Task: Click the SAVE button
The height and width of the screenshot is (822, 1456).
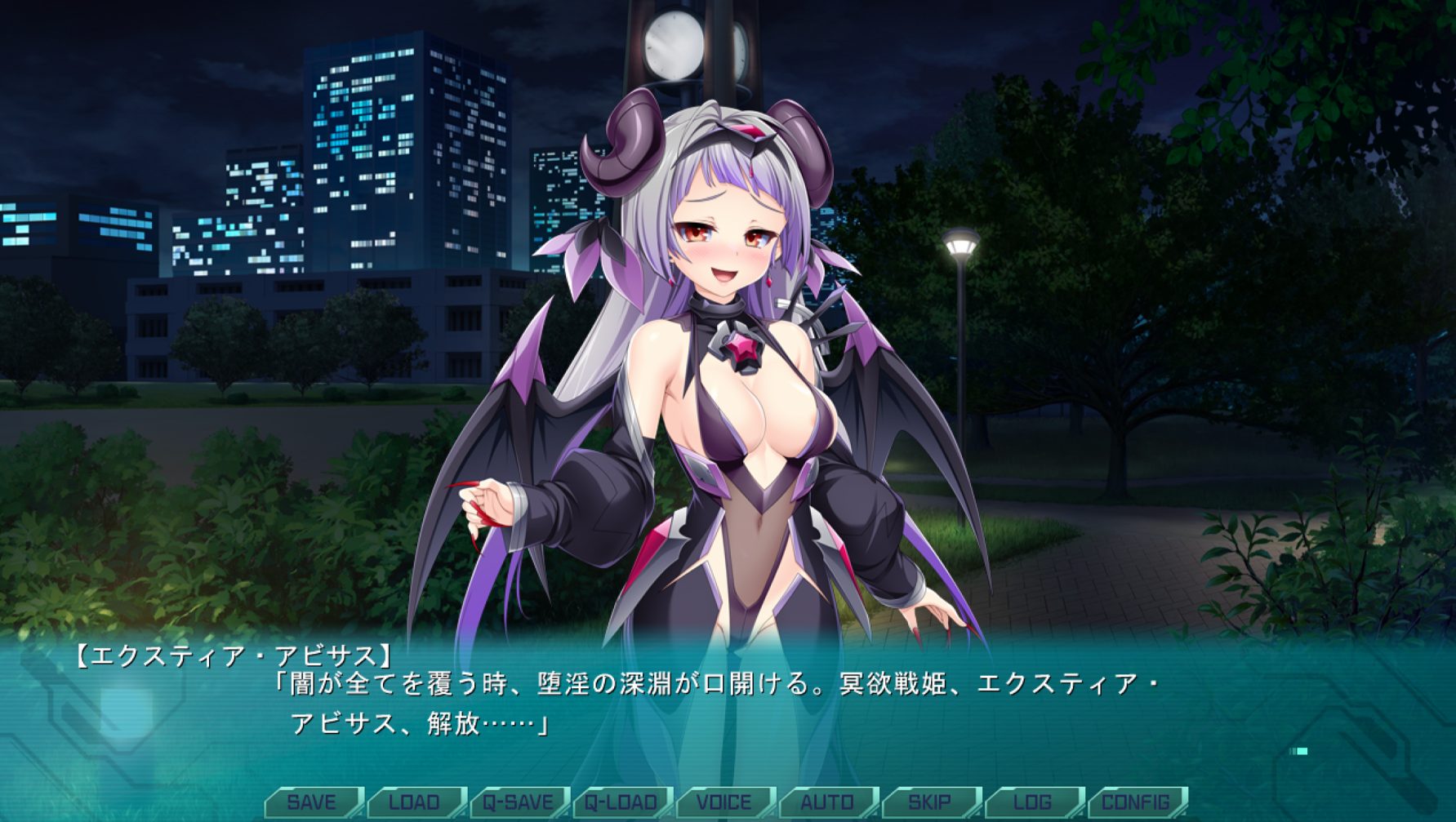Action: click(x=312, y=802)
